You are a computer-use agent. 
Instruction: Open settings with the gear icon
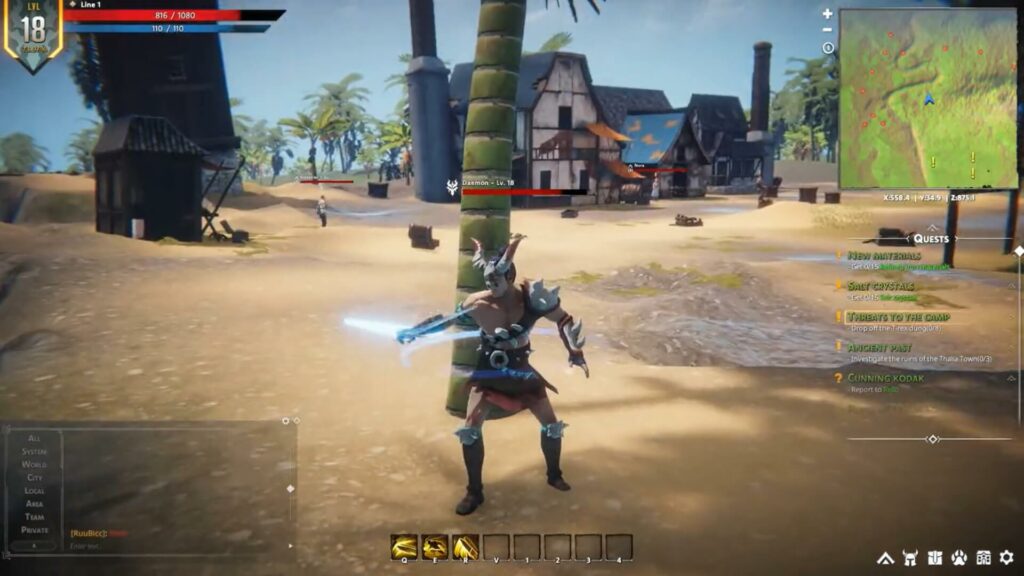pyautogui.click(x=1006, y=557)
